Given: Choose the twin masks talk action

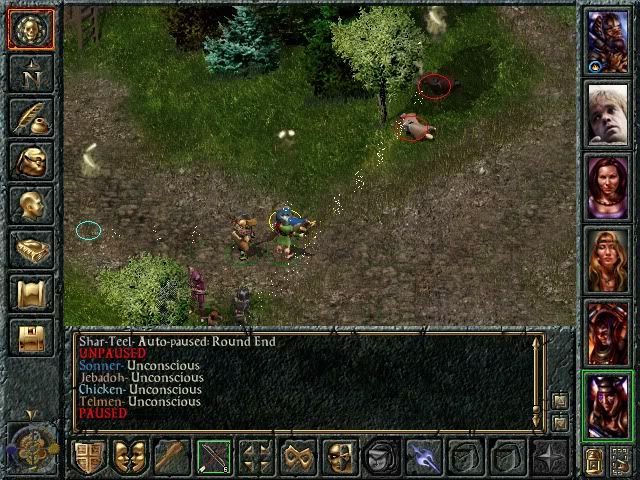Looking at the screenshot, I should point(131,457).
